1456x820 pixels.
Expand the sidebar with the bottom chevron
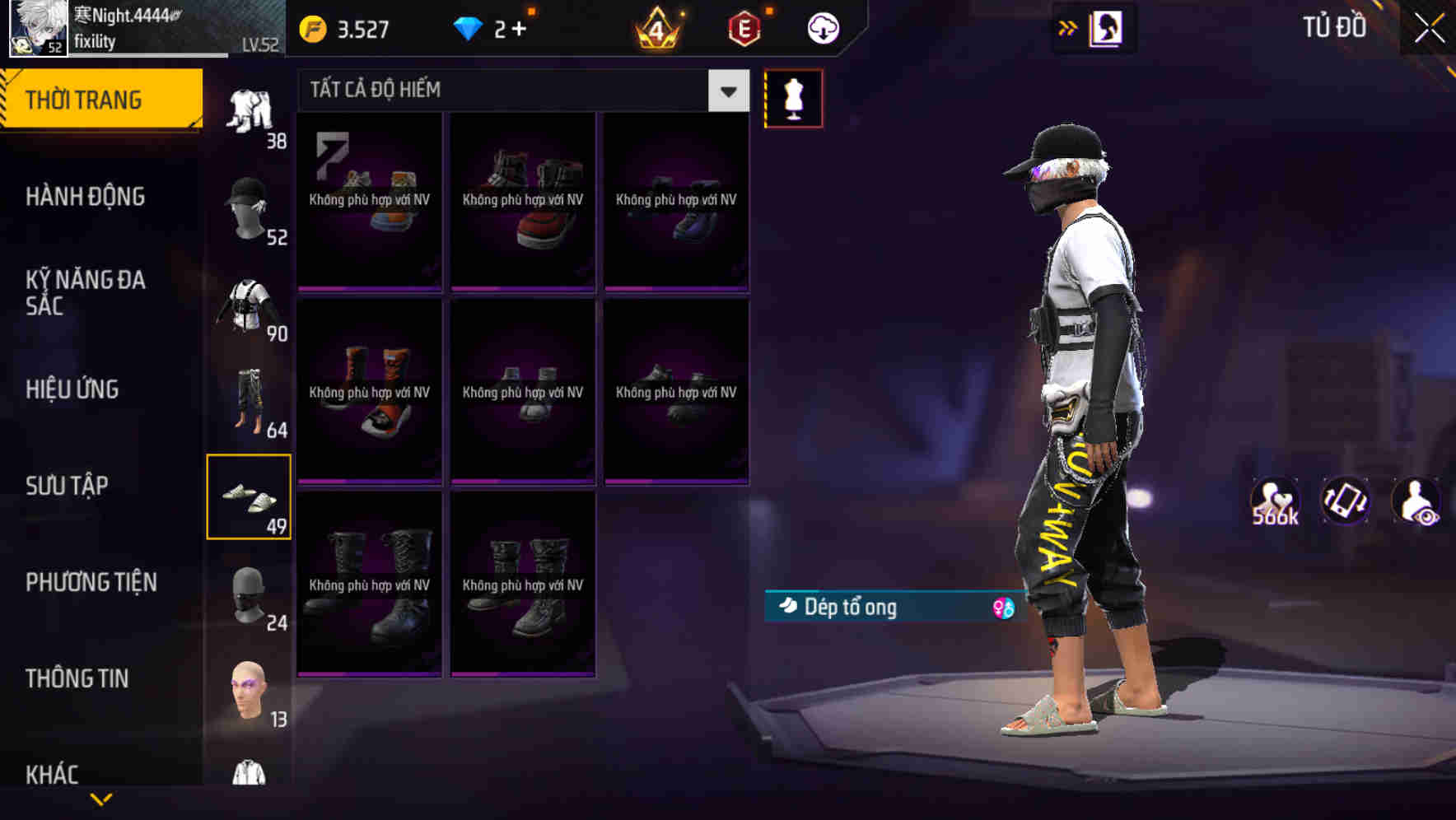103,800
